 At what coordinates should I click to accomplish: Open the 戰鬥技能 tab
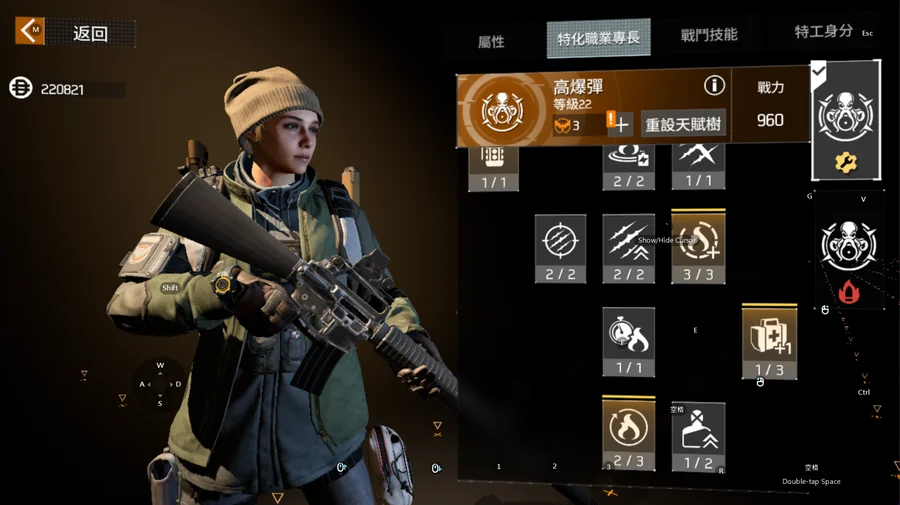coord(708,35)
